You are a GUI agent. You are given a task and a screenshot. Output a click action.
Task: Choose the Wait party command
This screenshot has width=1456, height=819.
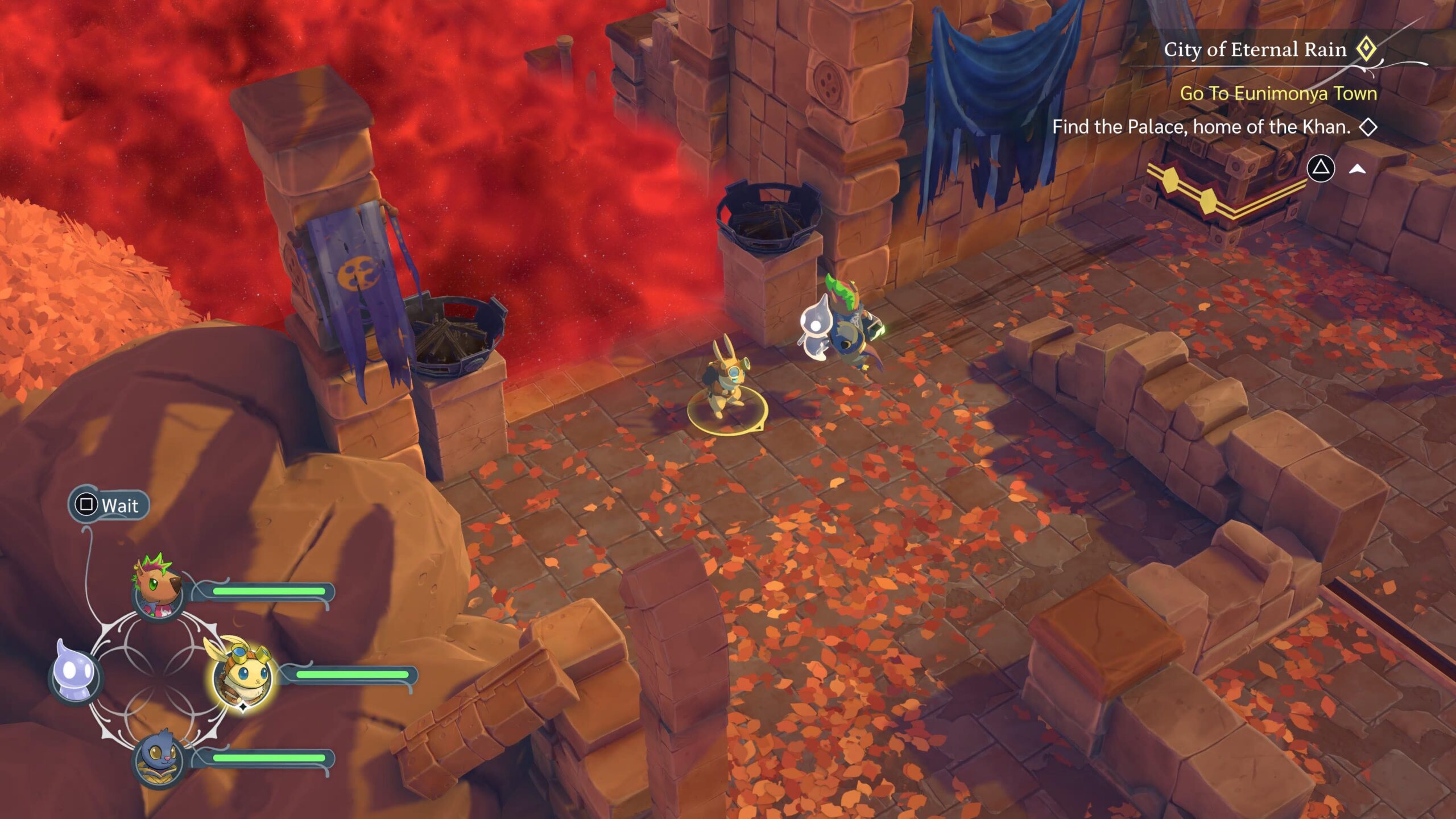pyautogui.click(x=109, y=505)
